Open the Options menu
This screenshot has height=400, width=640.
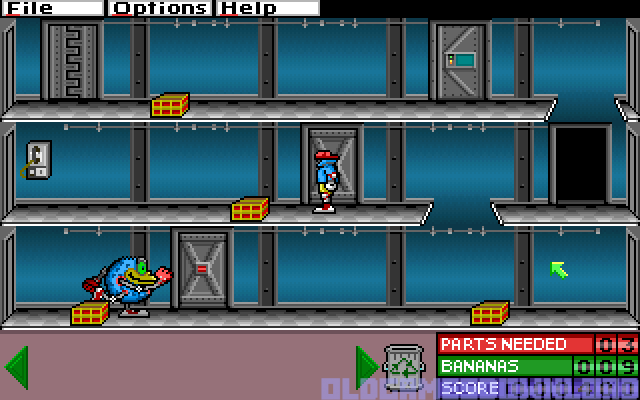(x=160, y=8)
